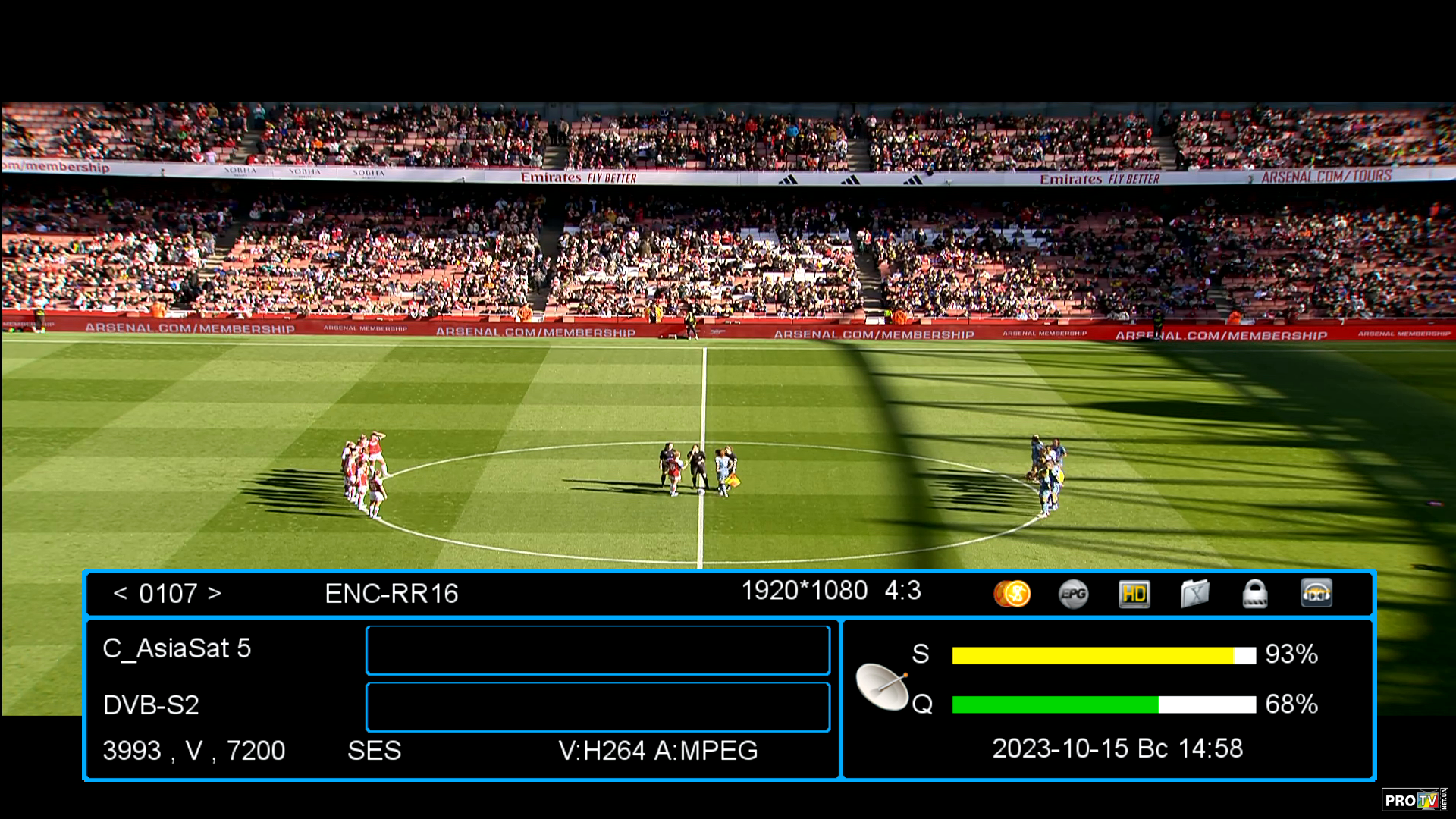
Task: Select the yellow HD icon
Action: coord(1134,594)
